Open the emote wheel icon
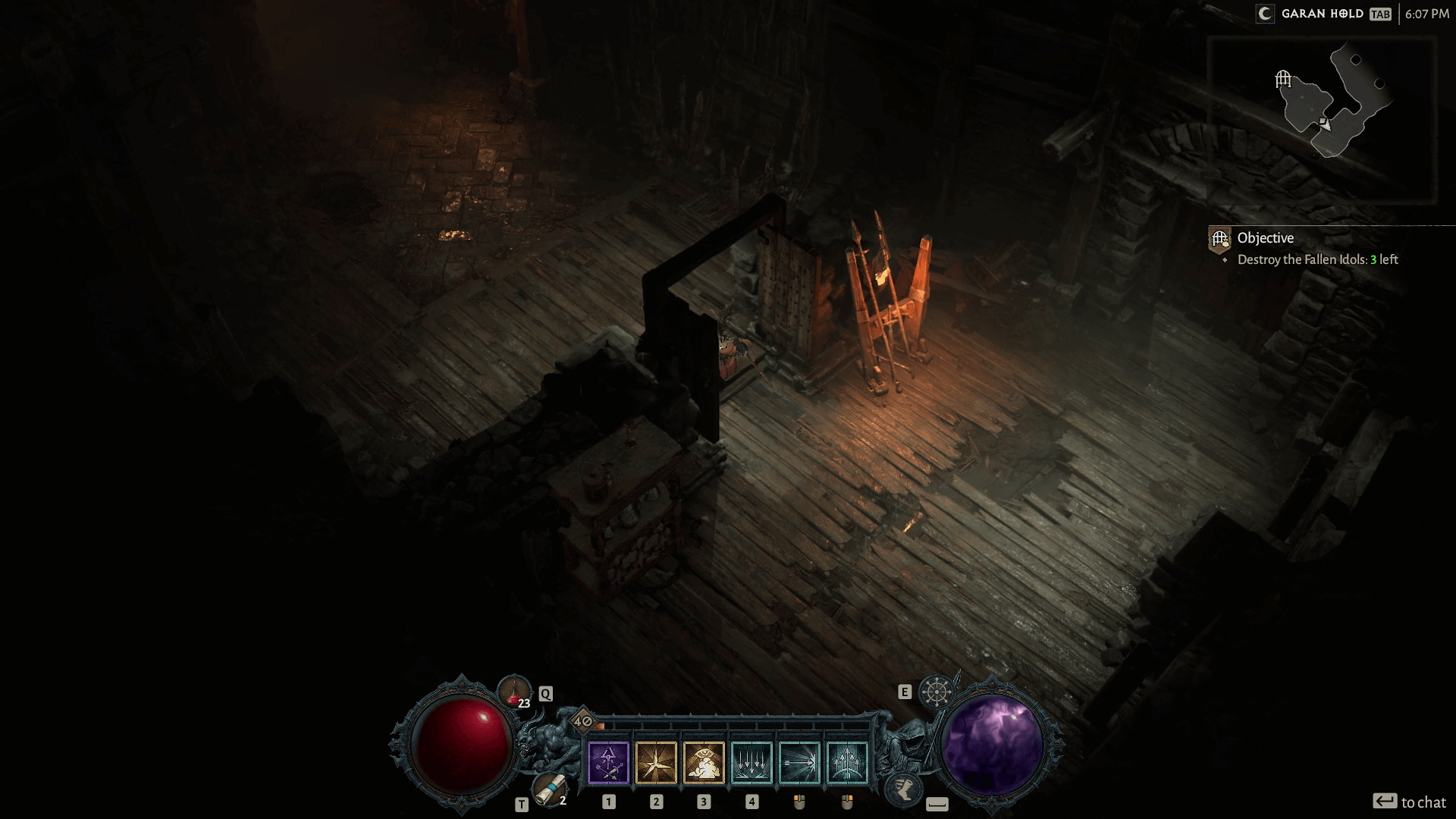The width and height of the screenshot is (1456, 819). (x=937, y=692)
